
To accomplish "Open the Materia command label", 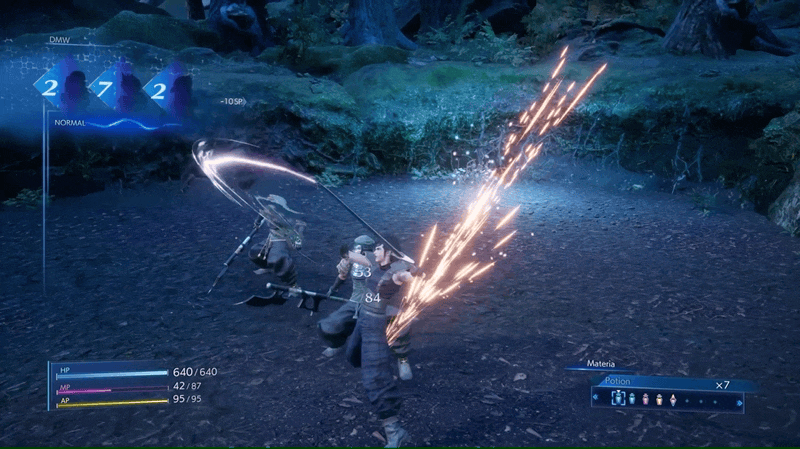I will pyautogui.click(x=601, y=365).
